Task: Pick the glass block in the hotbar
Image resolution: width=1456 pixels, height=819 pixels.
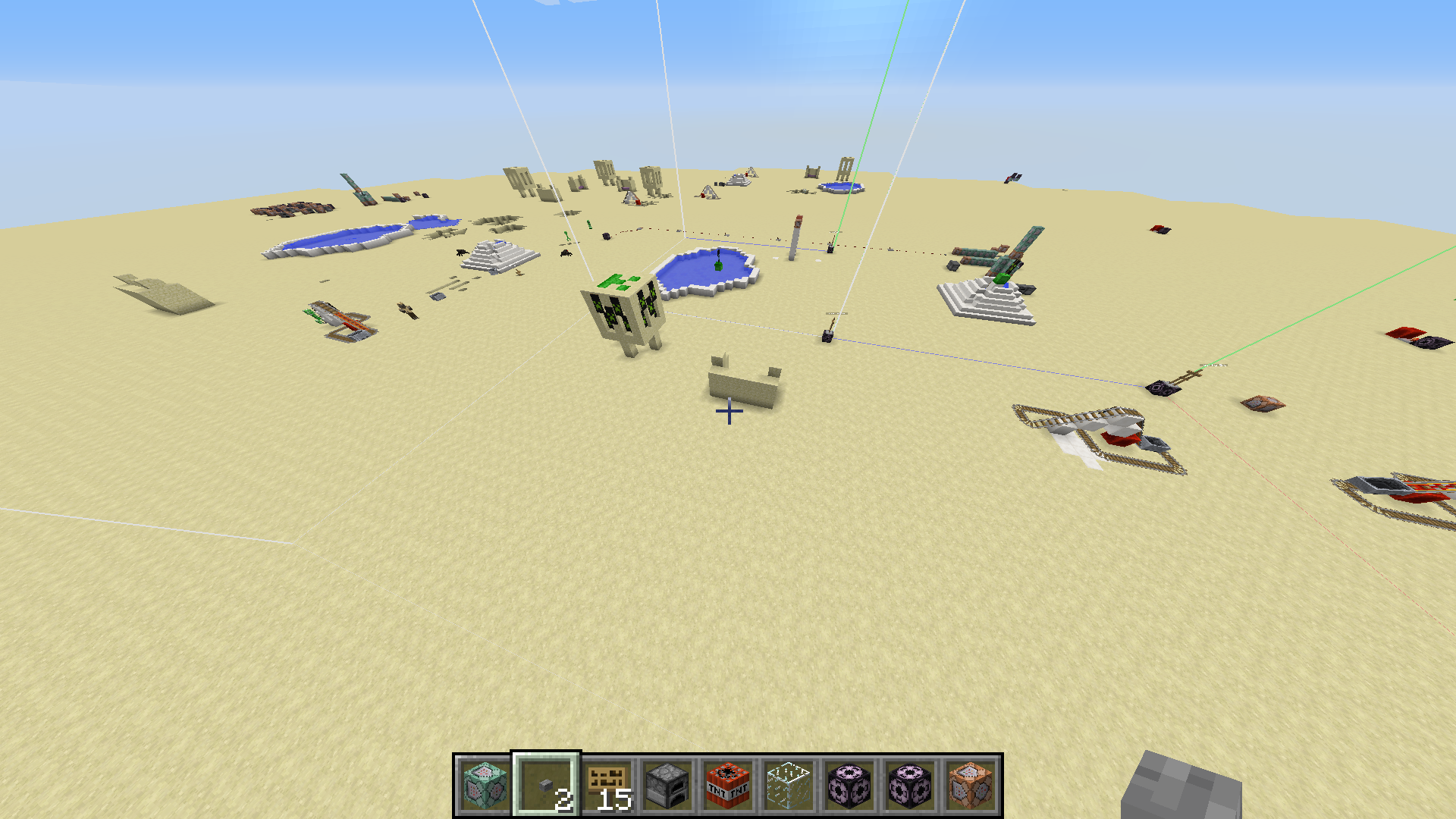Action: (x=789, y=785)
